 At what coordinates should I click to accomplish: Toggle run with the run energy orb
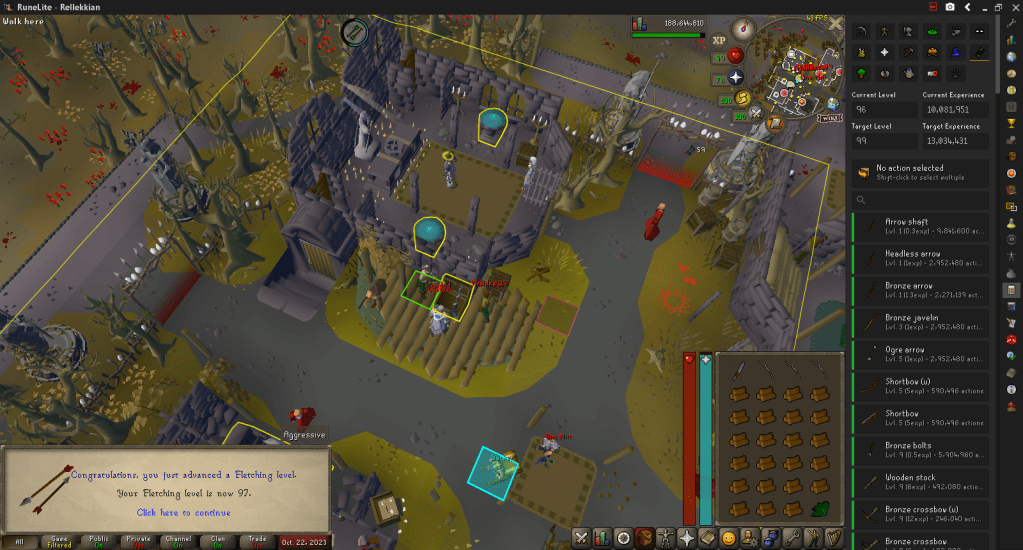pos(744,97)
